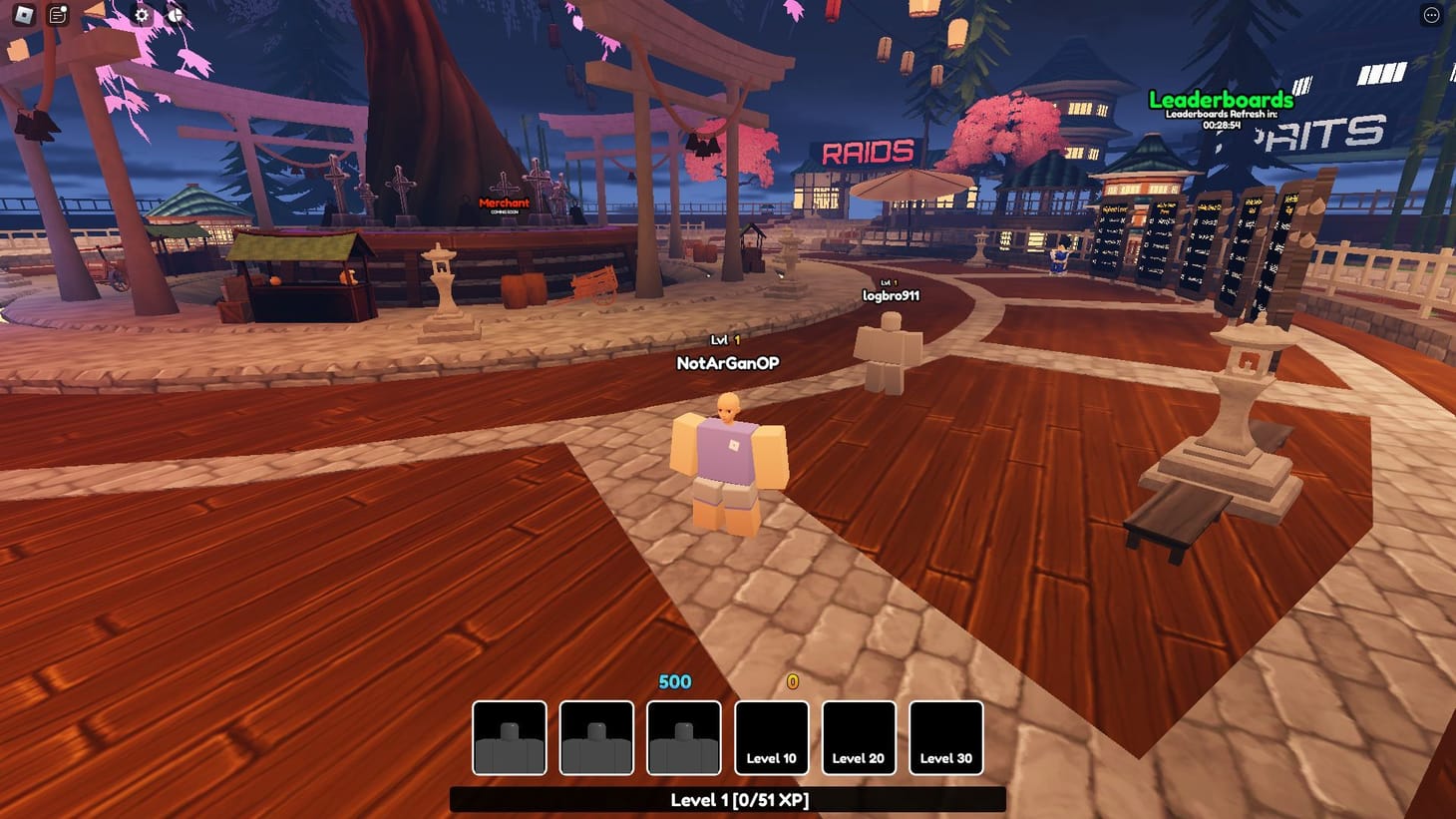Click the Level 1 XP progress bar
Image resolution: width=1456 pixels, height=819 pixels.
tap(728, 799)
